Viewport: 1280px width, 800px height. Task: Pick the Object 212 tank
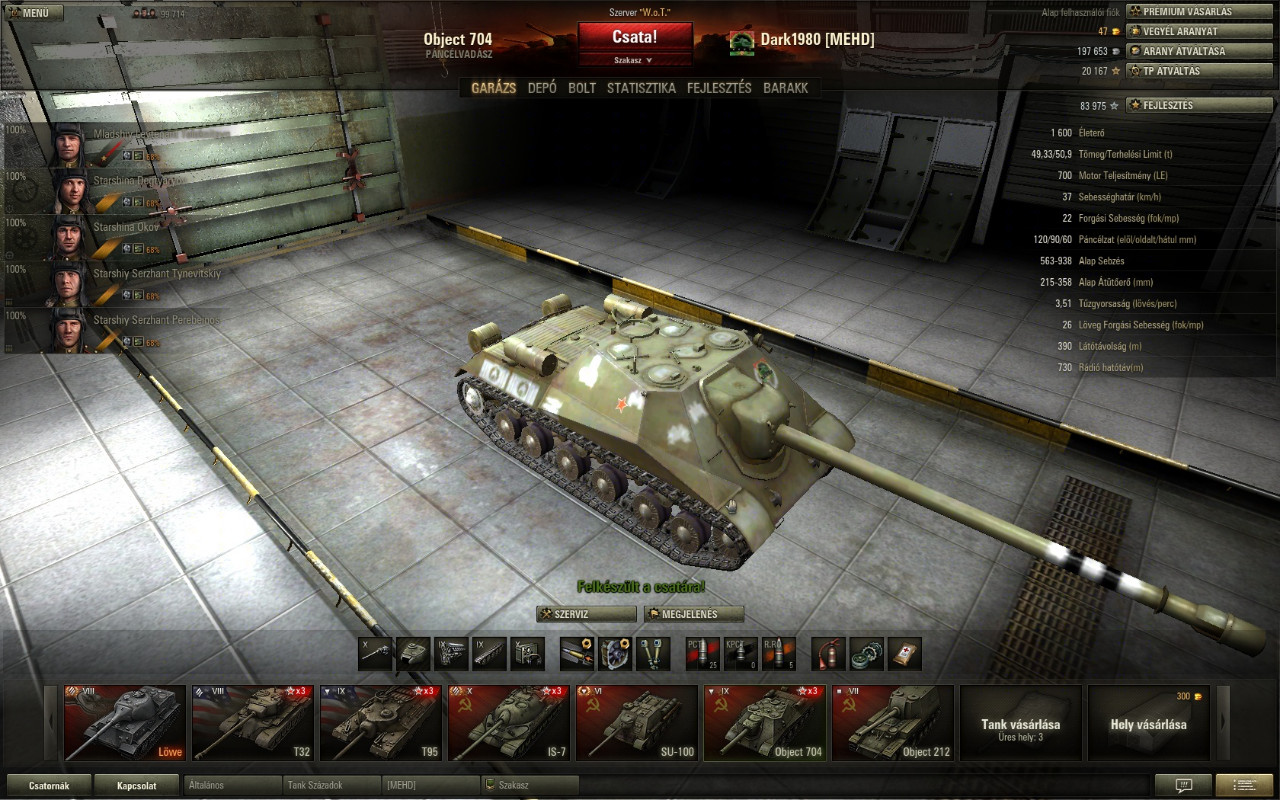click(893, 723)
